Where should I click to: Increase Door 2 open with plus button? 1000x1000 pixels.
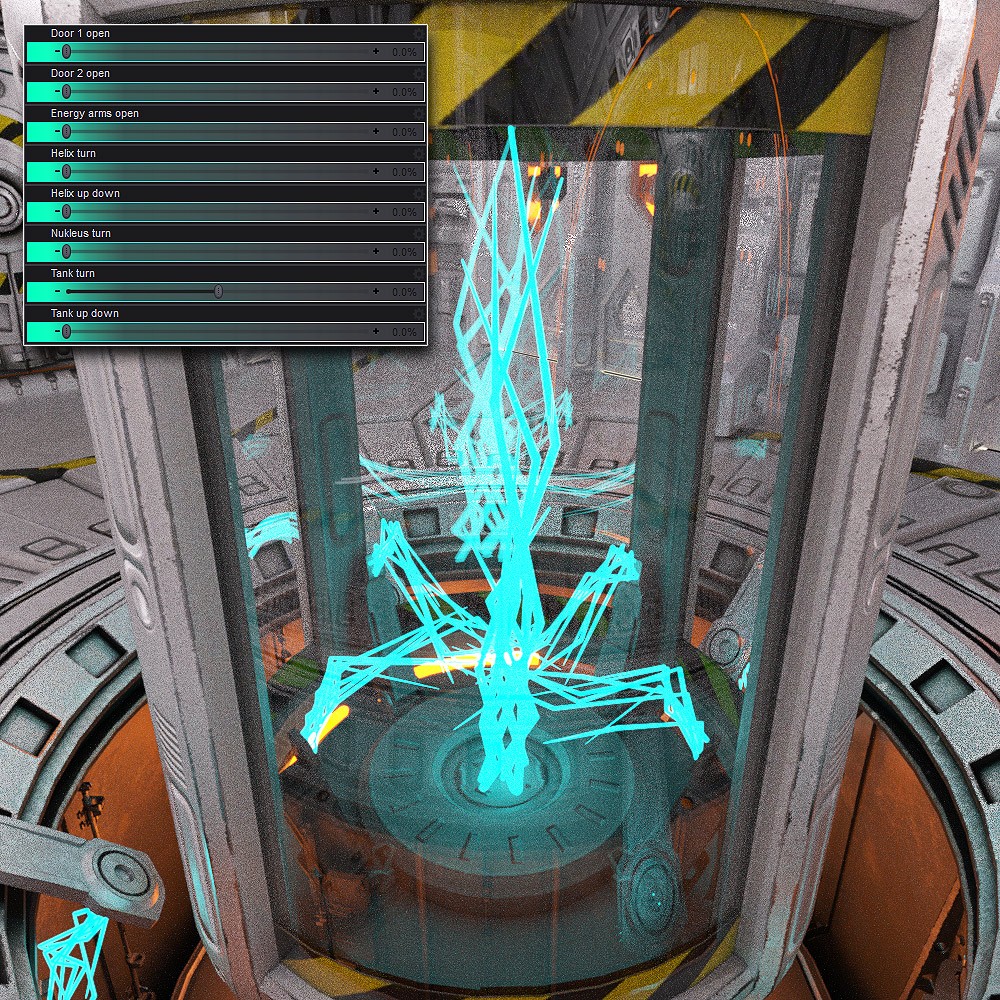tap(376, 91)
